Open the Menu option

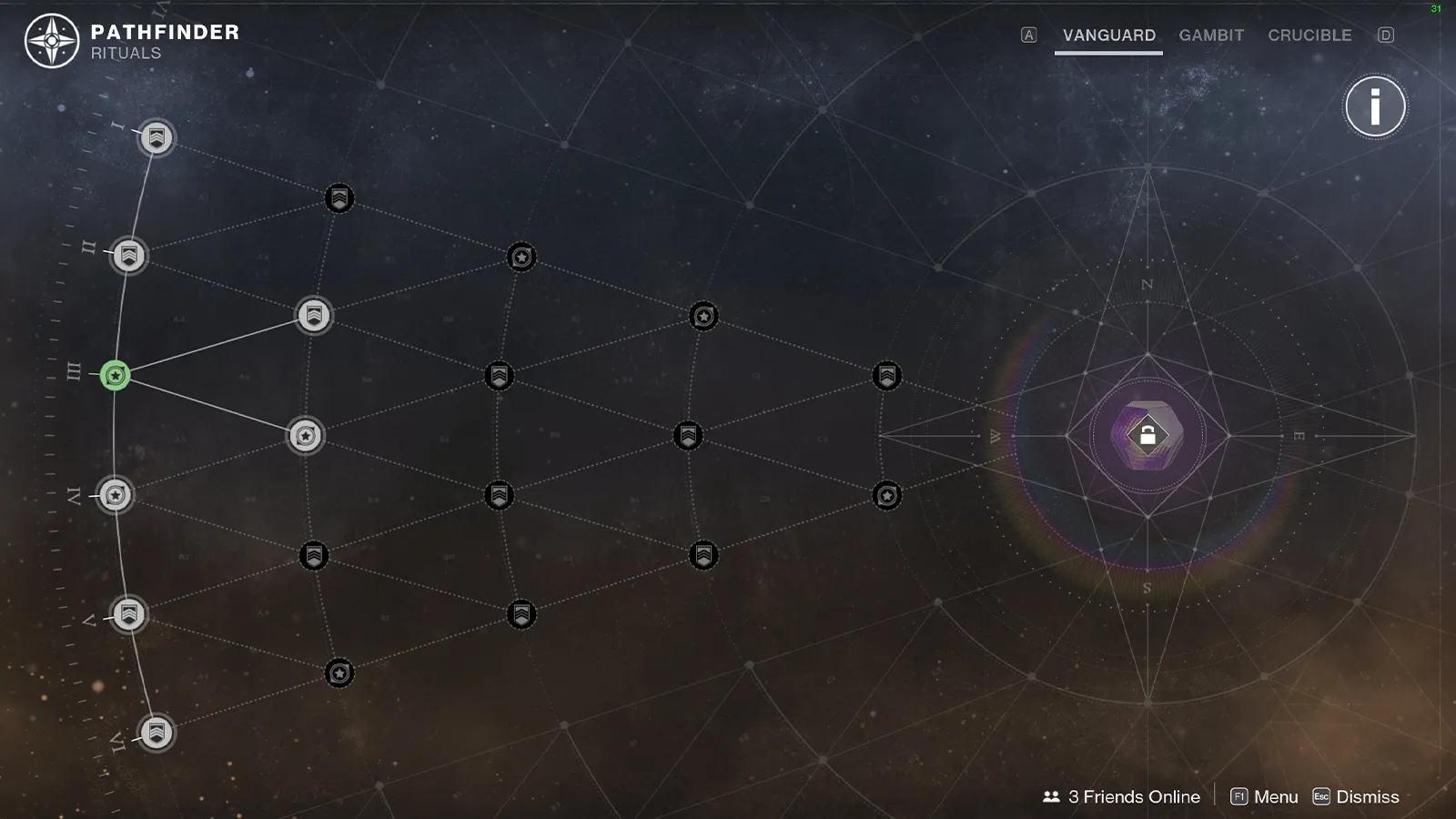tap(1264, 797)
